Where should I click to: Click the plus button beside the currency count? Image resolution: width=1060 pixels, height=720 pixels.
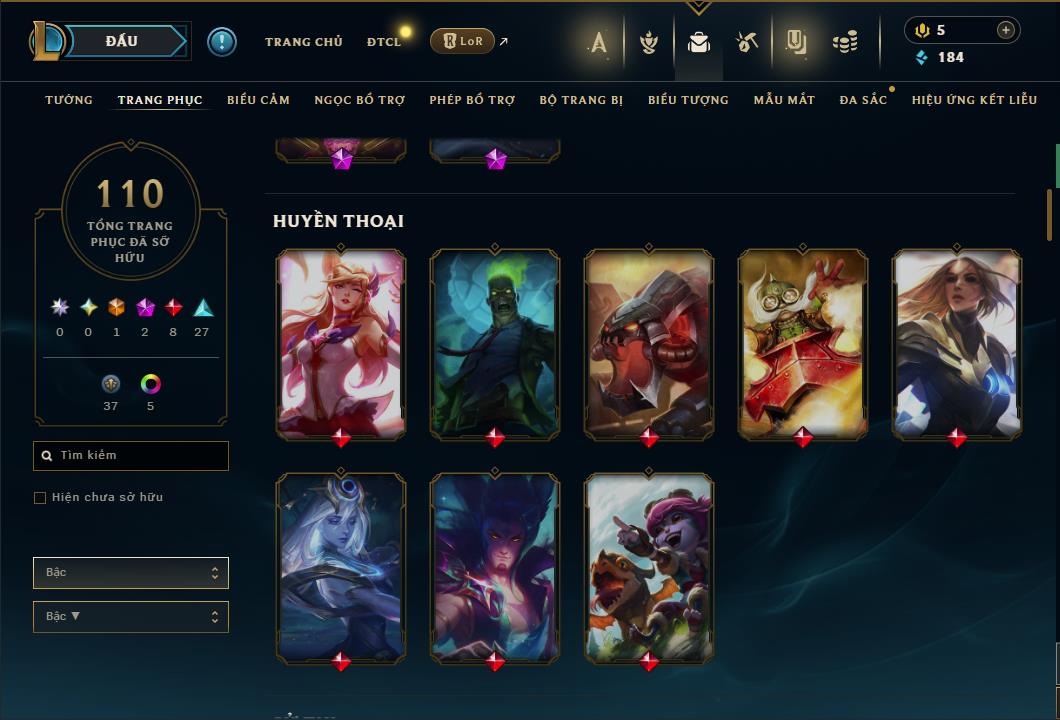(x=1005, y=31)
